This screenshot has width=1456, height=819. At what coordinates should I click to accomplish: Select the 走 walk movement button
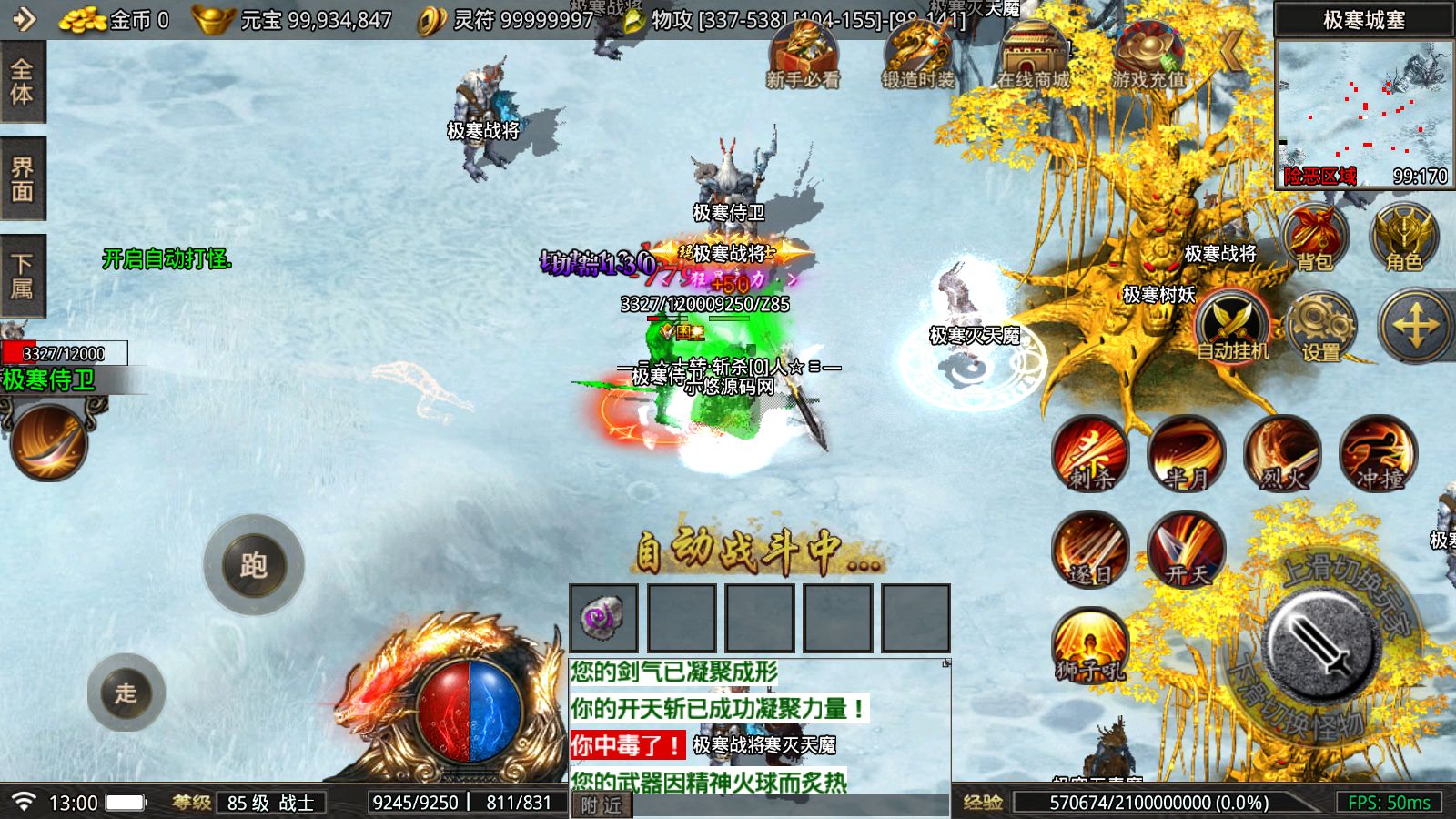[x=126, y=693]
